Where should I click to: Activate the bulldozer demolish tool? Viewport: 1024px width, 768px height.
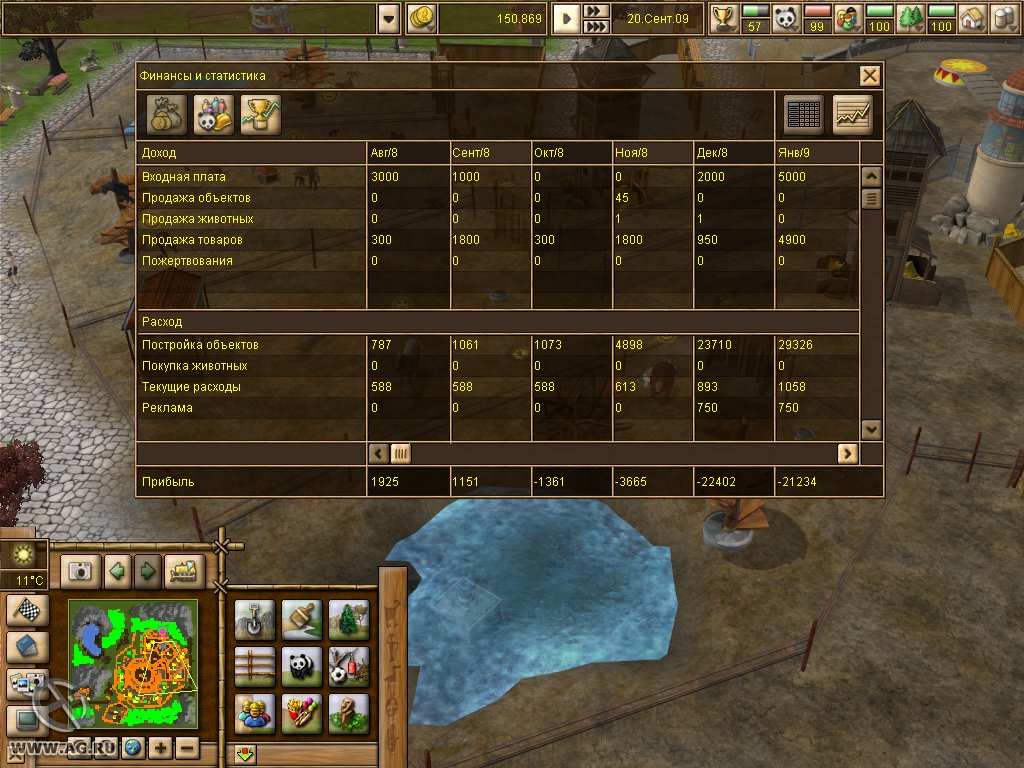(185, 571)
